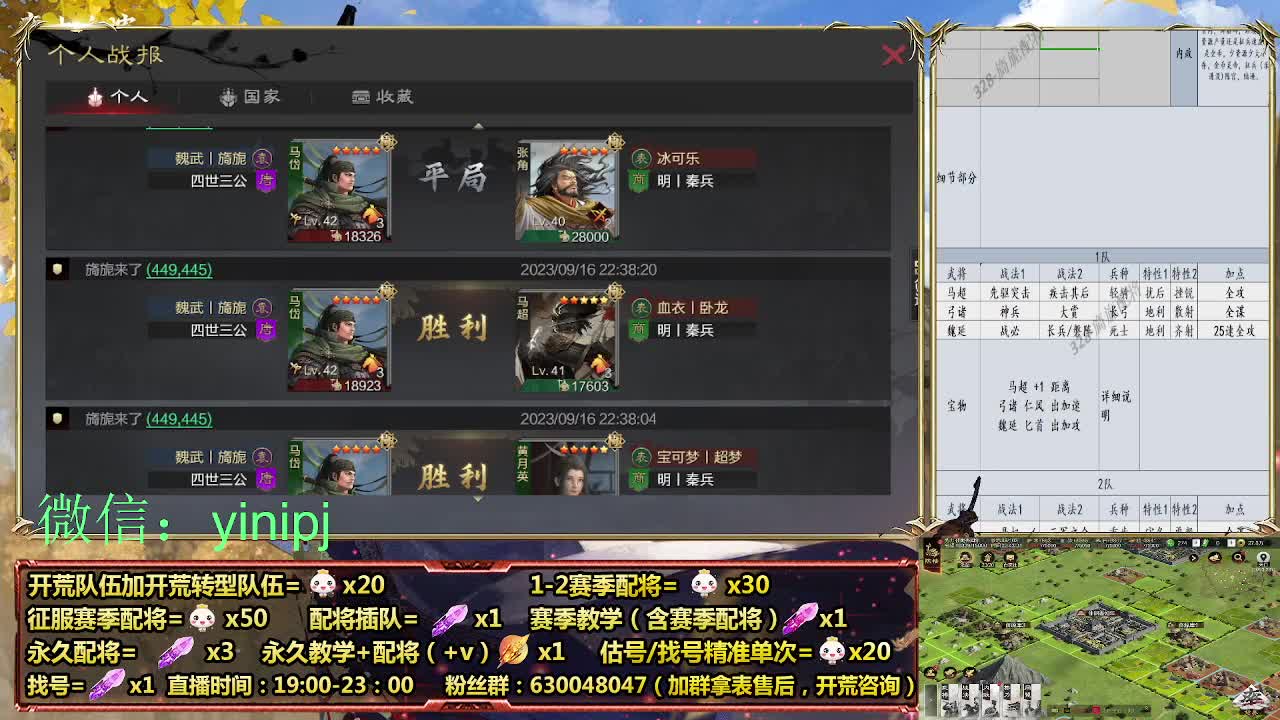Click the hand gesture icon near map top
1280x720 pixels.
coord(1214,558)
